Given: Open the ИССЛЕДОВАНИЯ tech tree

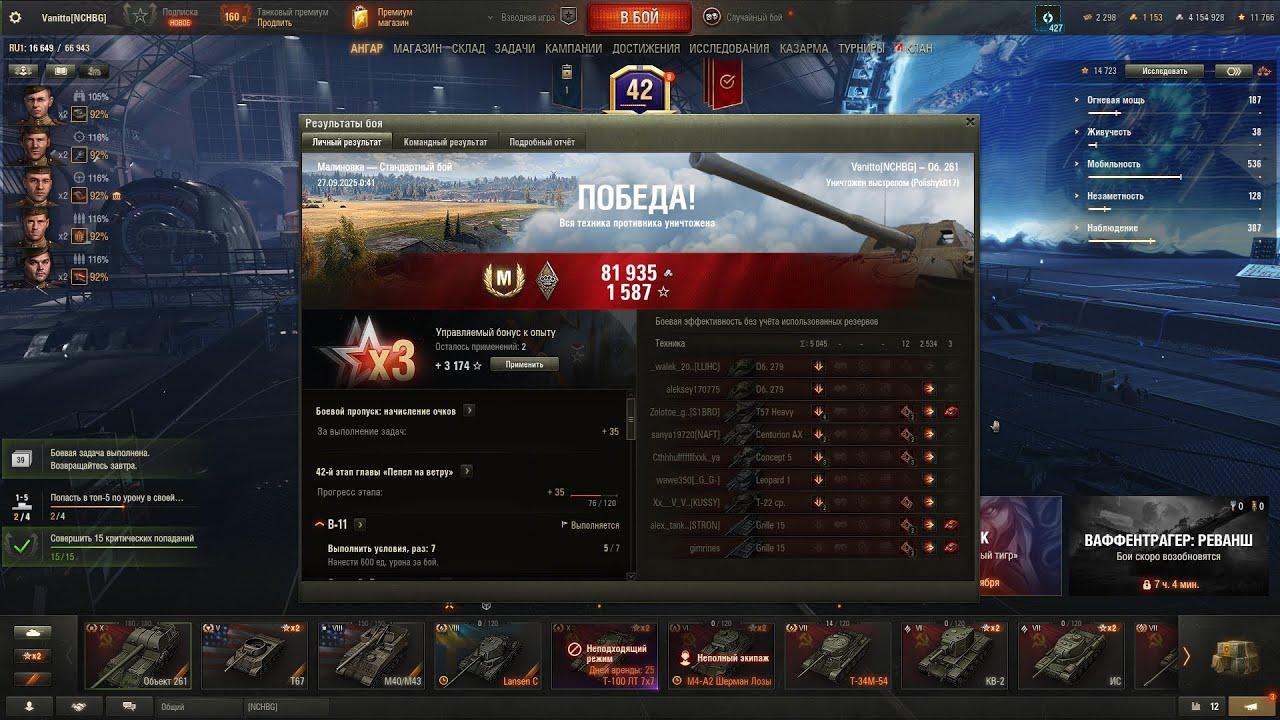Looking at the screenshot, I should 729,48.
